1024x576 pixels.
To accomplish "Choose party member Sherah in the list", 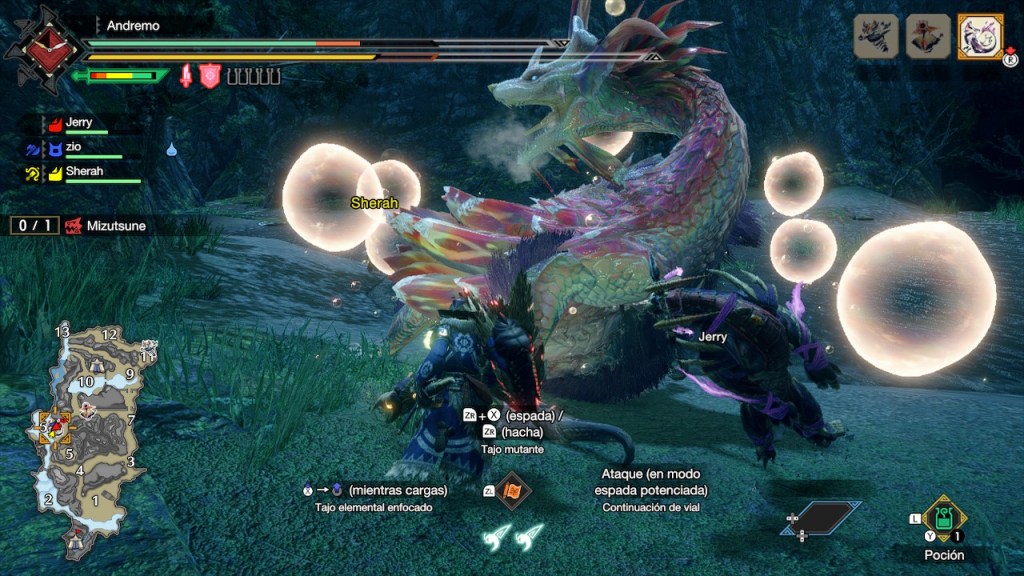I will 84,172.
